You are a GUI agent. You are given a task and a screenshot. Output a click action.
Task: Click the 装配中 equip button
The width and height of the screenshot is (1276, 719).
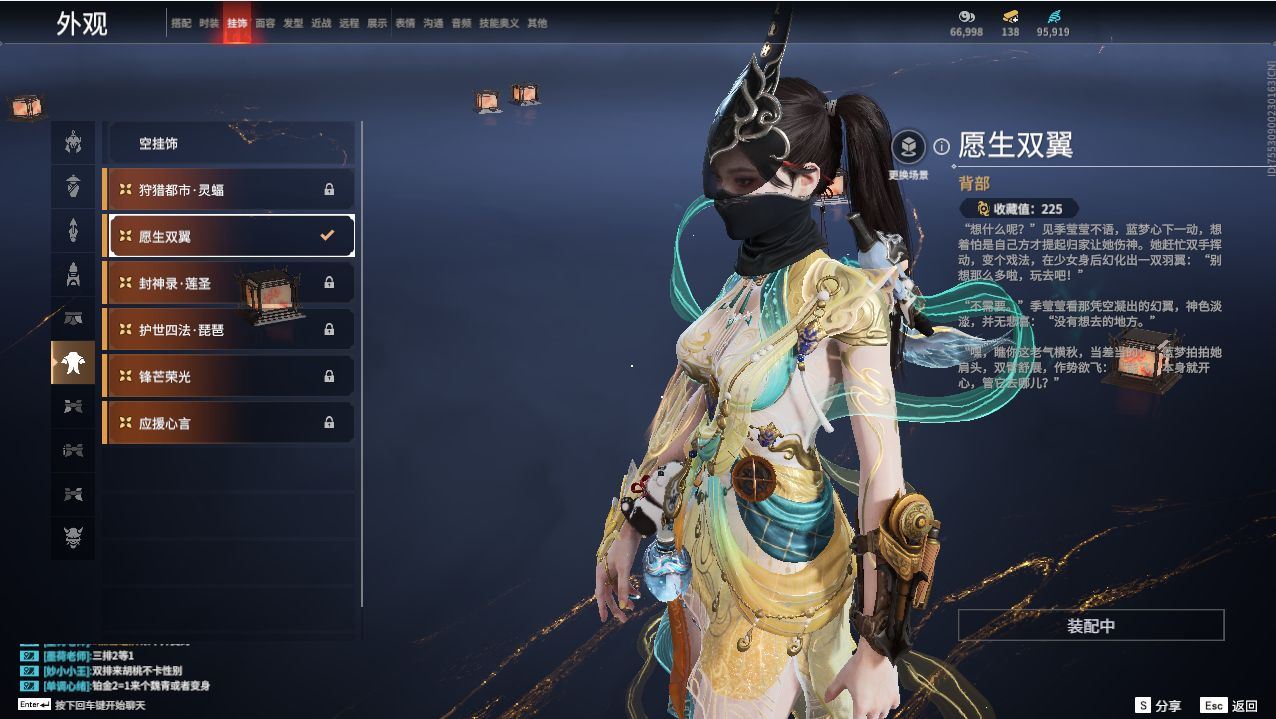point(1090,626)
